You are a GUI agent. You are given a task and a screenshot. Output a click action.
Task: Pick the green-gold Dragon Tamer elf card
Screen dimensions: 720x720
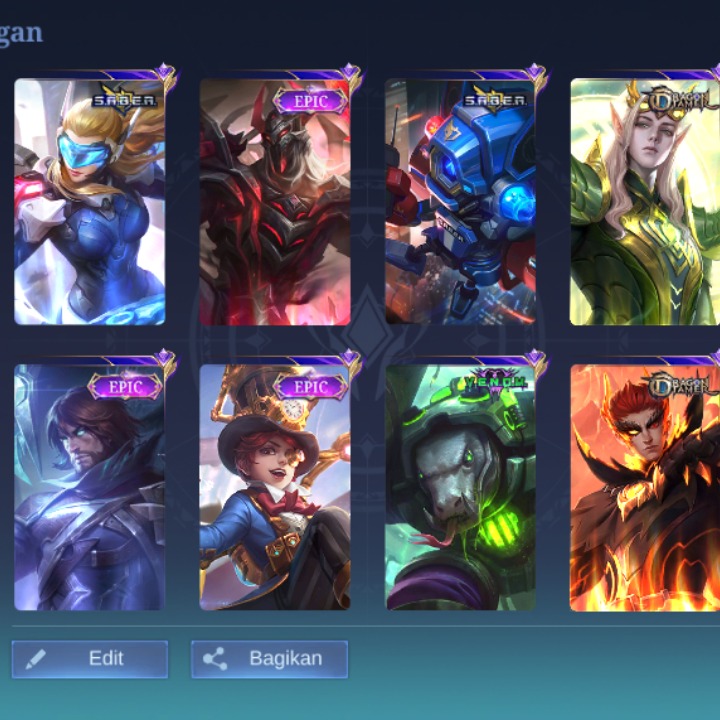[644, 202]
